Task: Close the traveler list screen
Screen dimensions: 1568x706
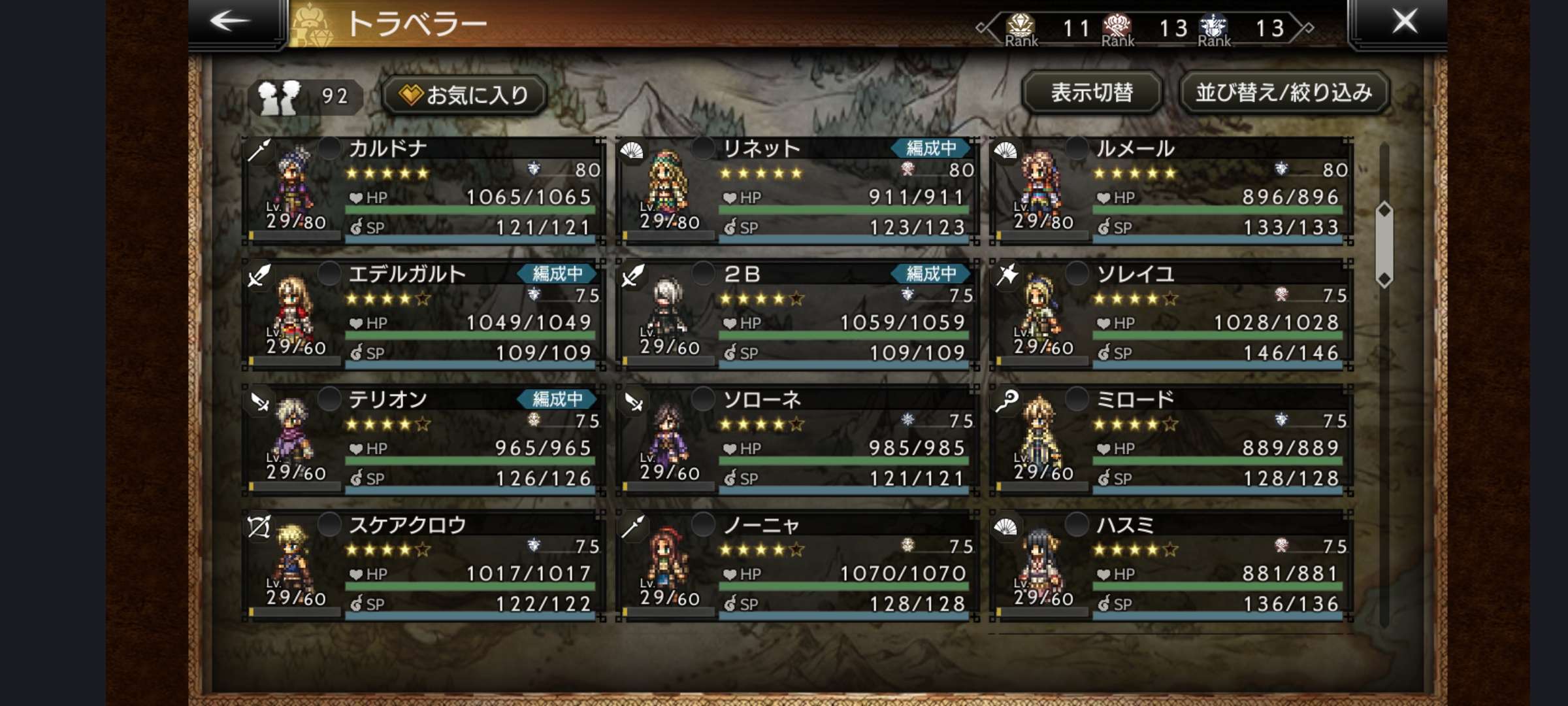Action: tap(1405, 22)
